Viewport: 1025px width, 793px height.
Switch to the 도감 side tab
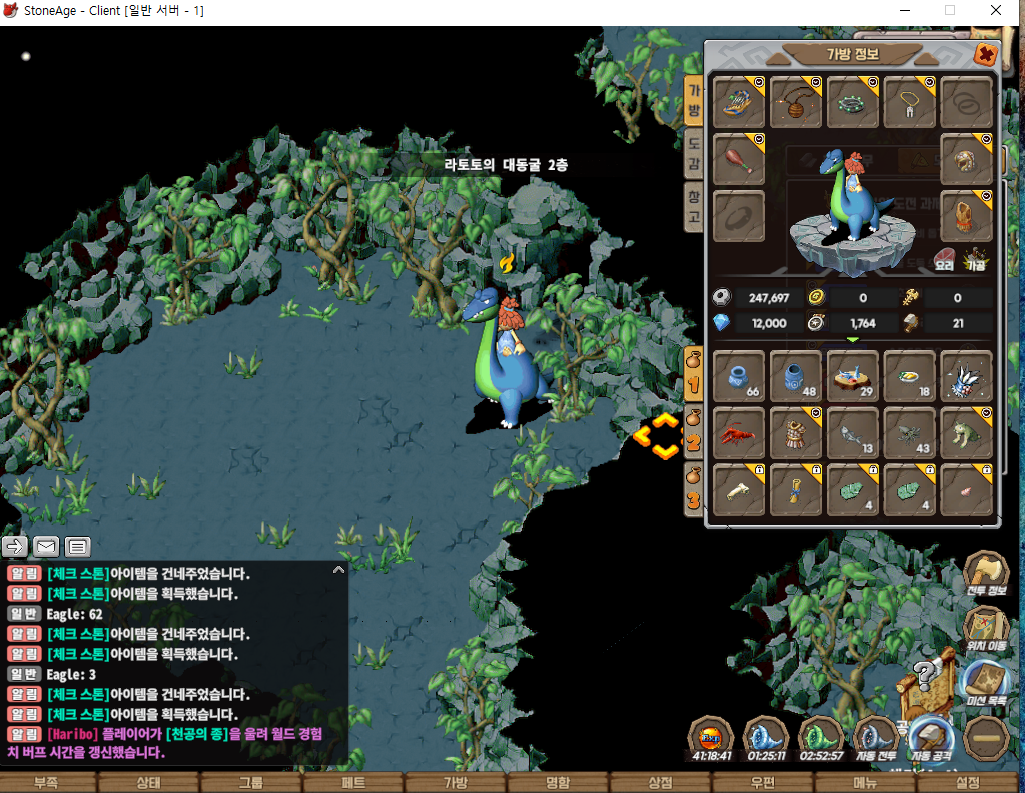tap(693, 152)
